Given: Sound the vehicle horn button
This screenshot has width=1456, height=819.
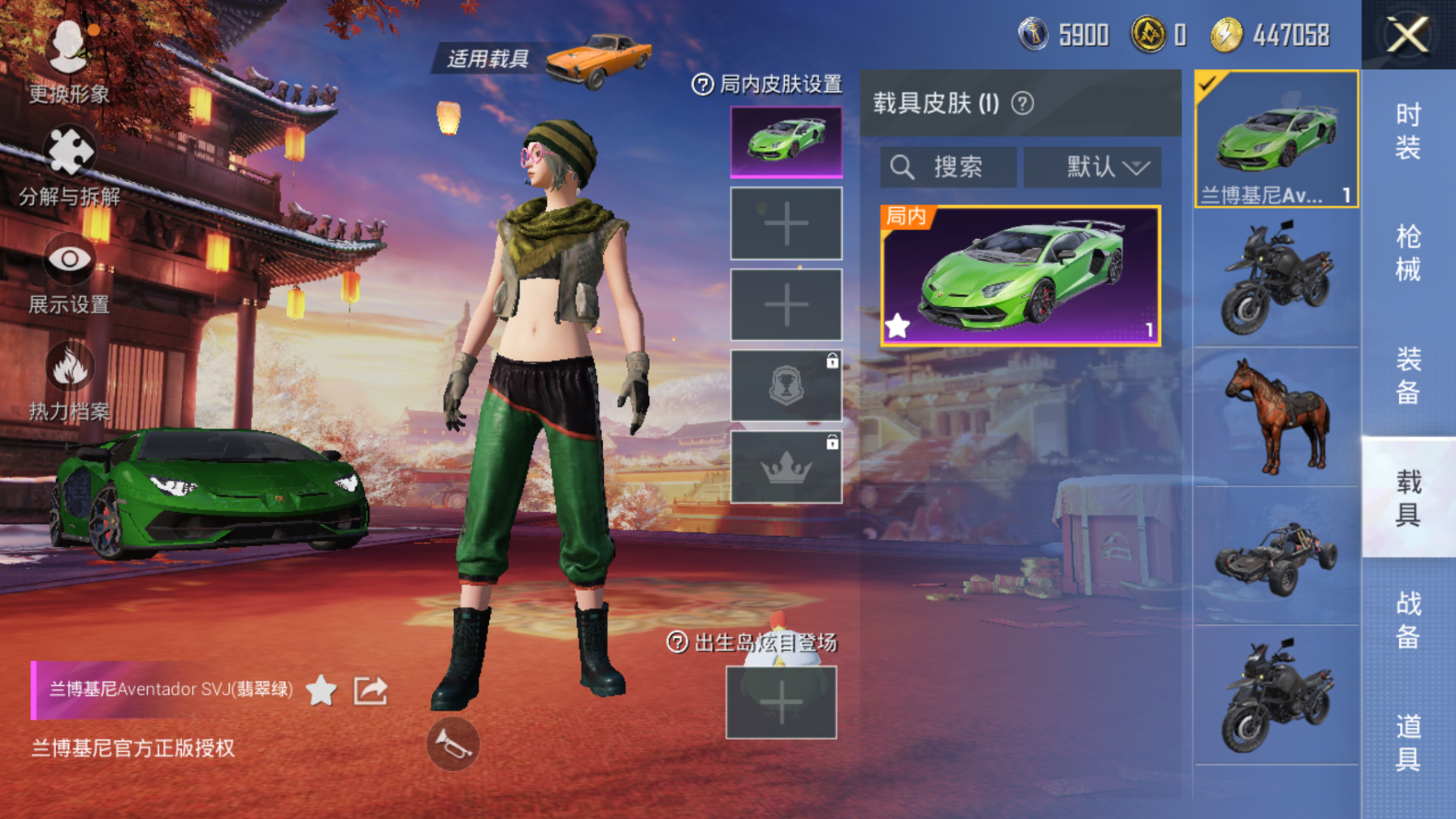Looking at the screenshot, I should click(453, 743).
